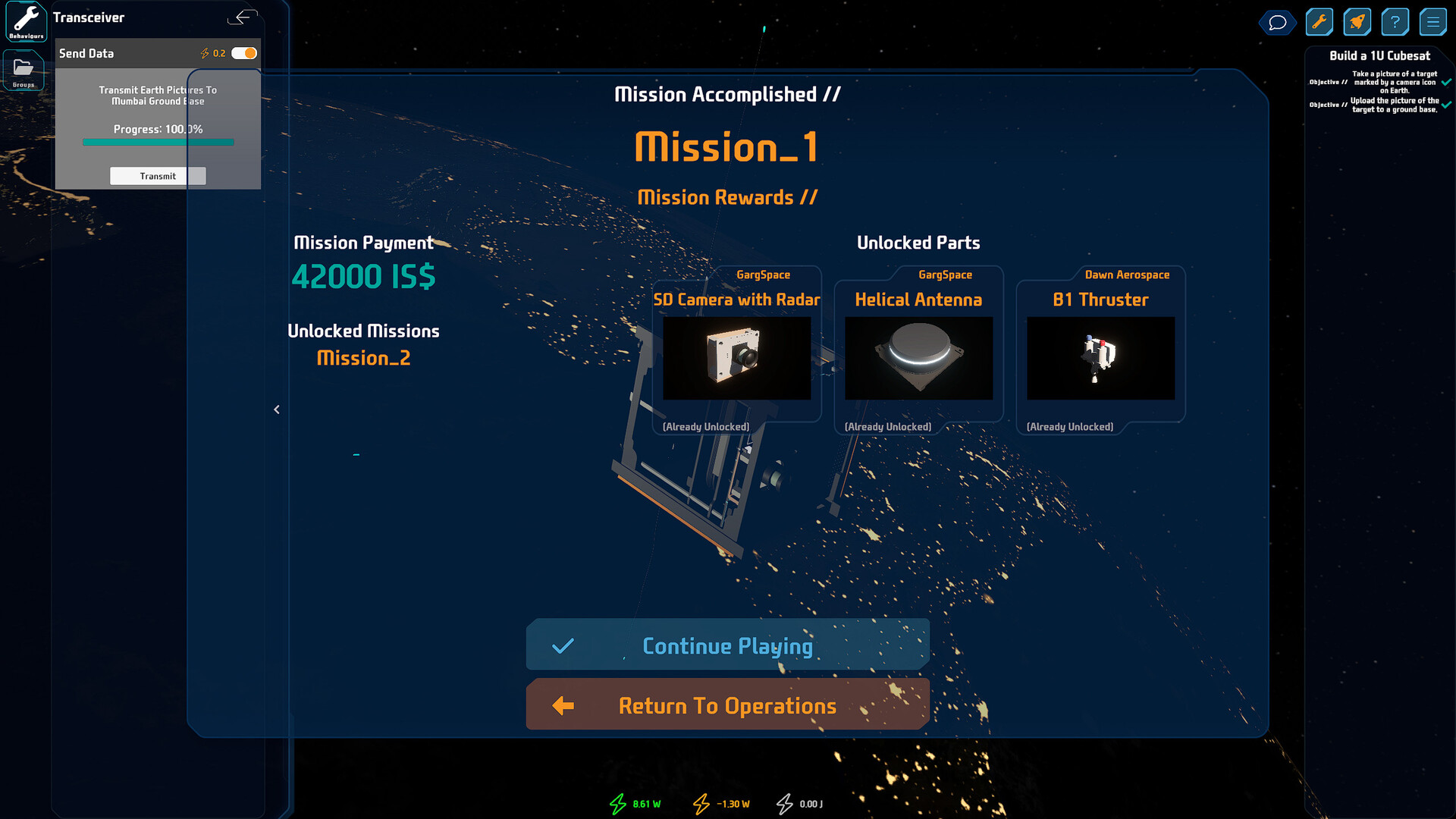Click the back arrow in Transceiver panel
This screenshot has width=1456, height=819.
click(x=243, y=17)
